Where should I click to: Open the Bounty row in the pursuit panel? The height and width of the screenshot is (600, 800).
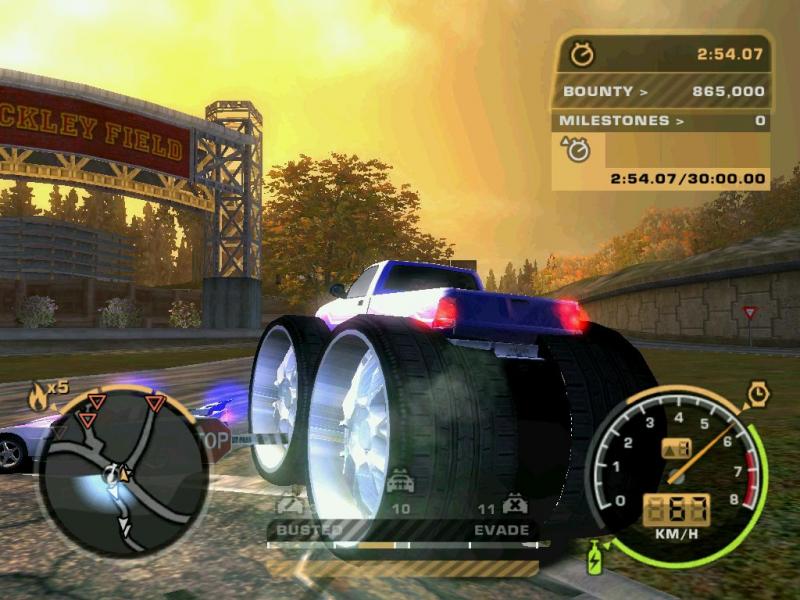[662, 92]
